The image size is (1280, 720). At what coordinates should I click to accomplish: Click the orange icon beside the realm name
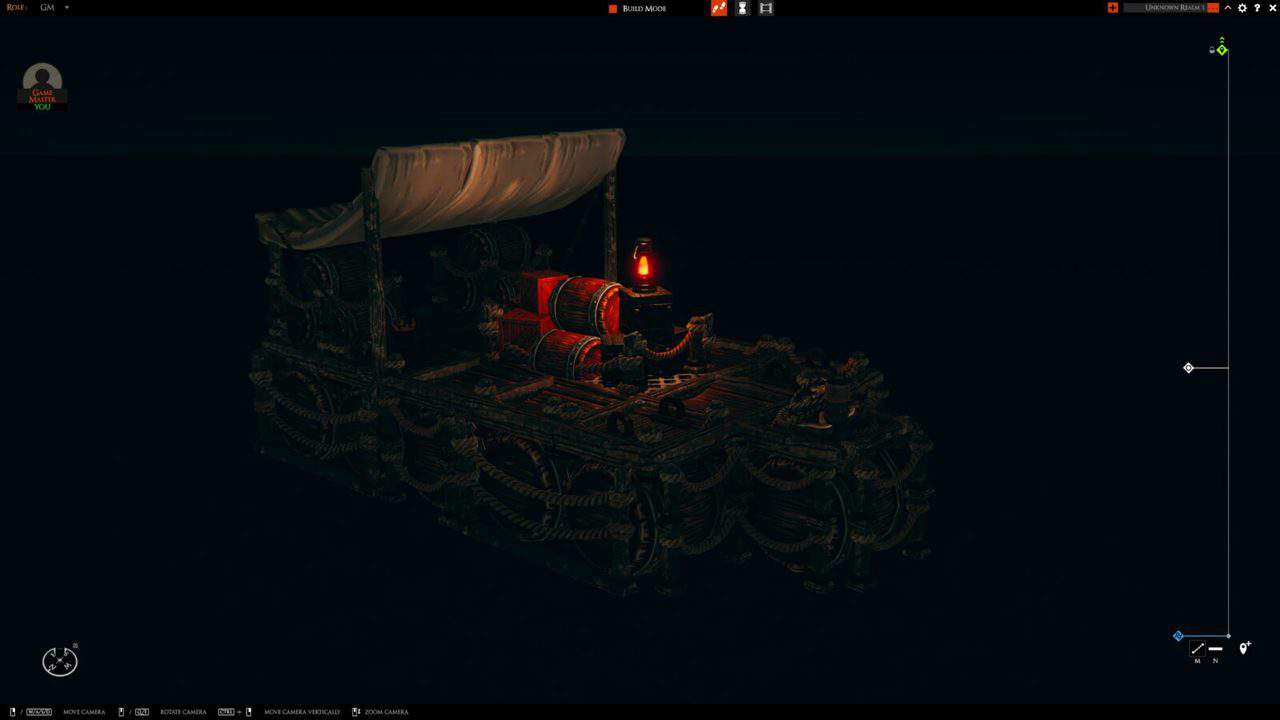pos(1212,7)
